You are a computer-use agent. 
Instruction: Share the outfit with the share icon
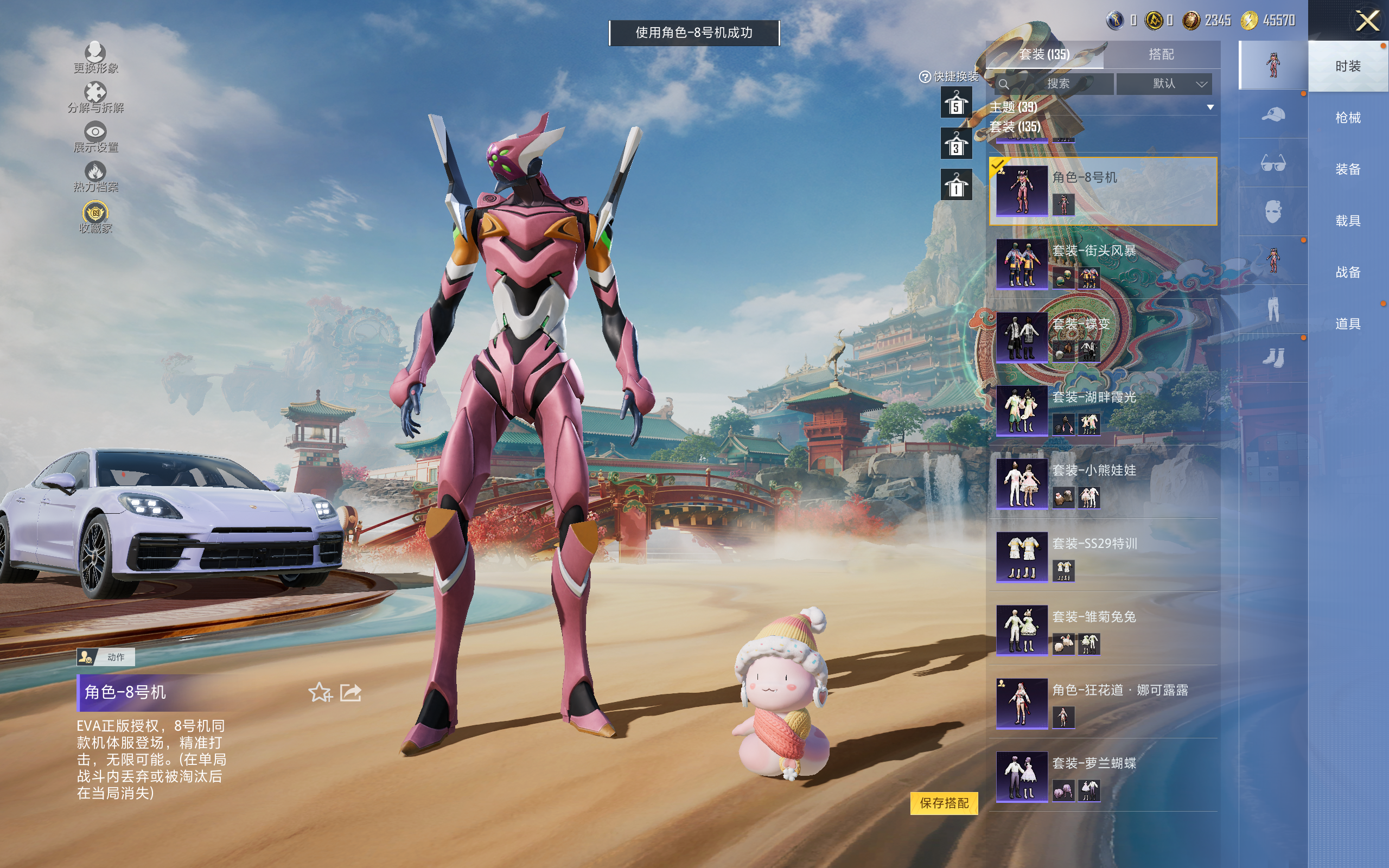point(351,693)
